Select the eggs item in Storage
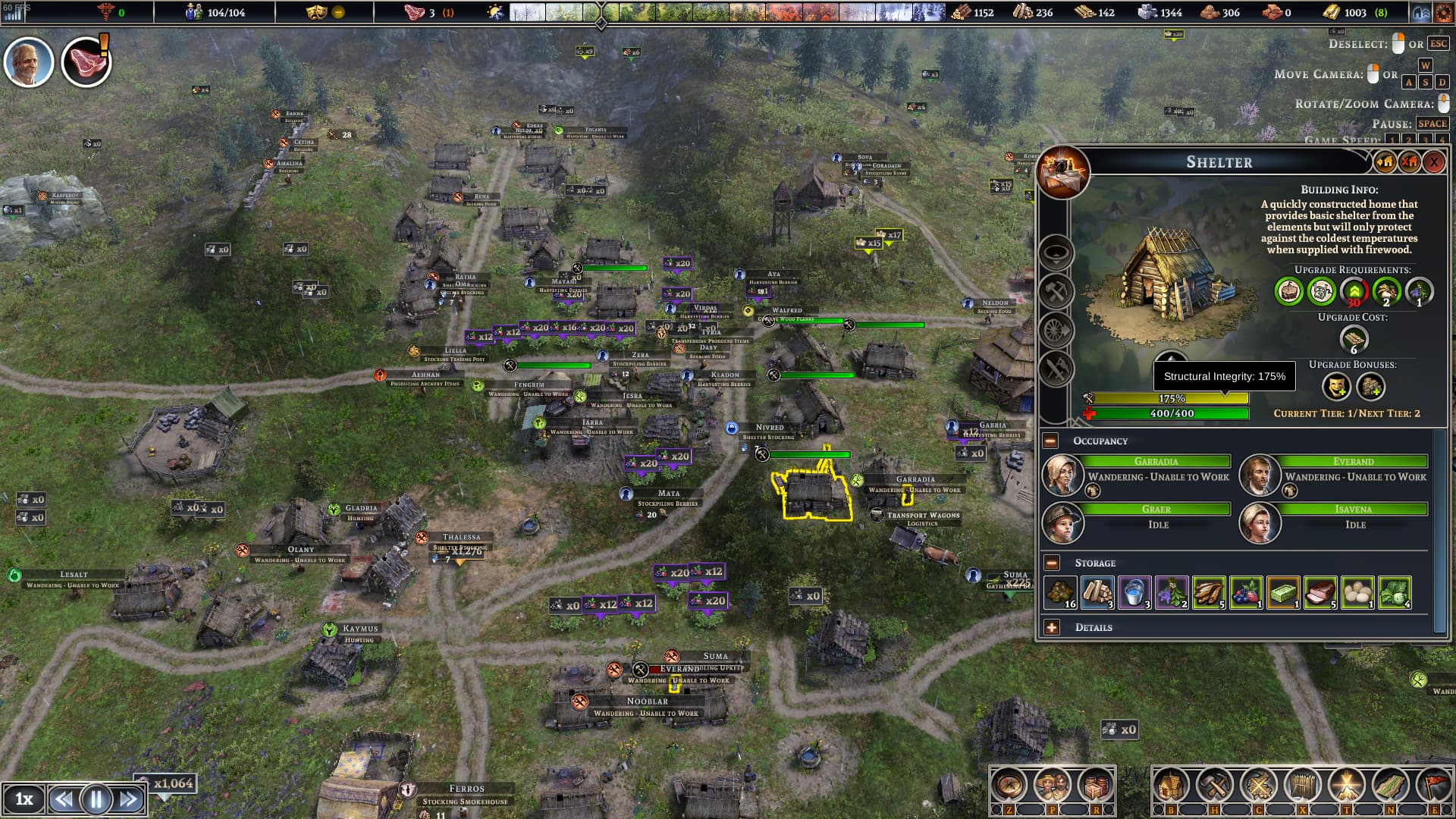Screen dimensions: 1456x819 [x=1357, y=592]
